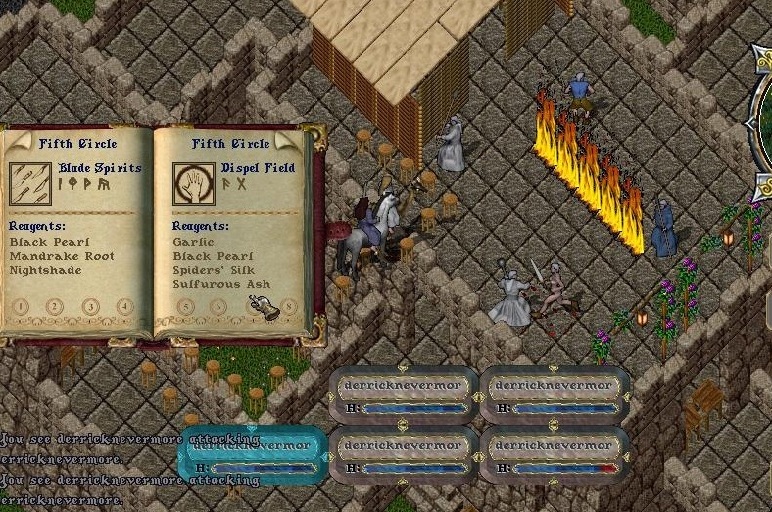Click the status bar with red-tipped health
The height and width of the screenshot is (512, 772).
(555, 455)
